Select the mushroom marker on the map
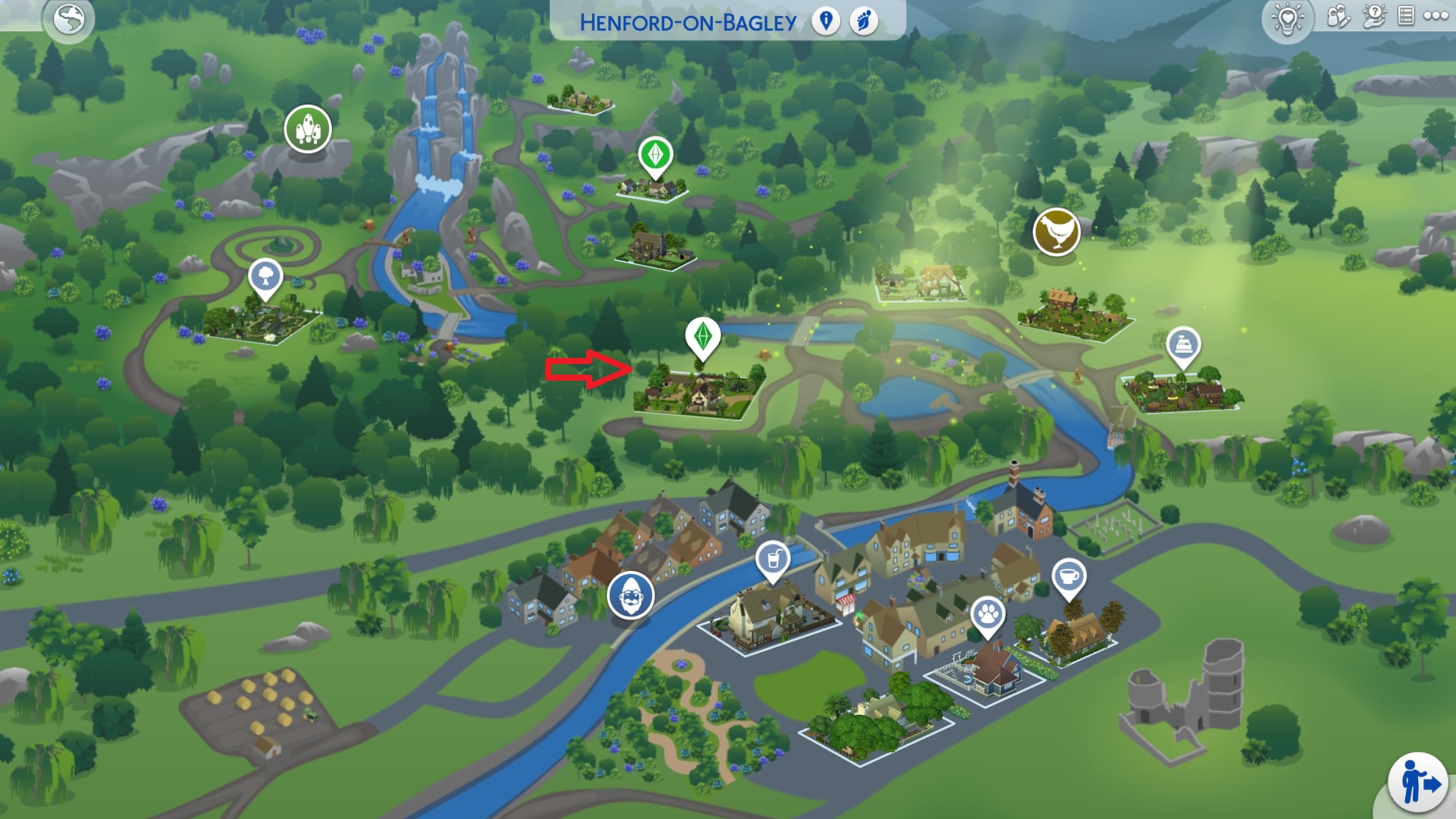The image size is (1456, 819). pos(308,129)
